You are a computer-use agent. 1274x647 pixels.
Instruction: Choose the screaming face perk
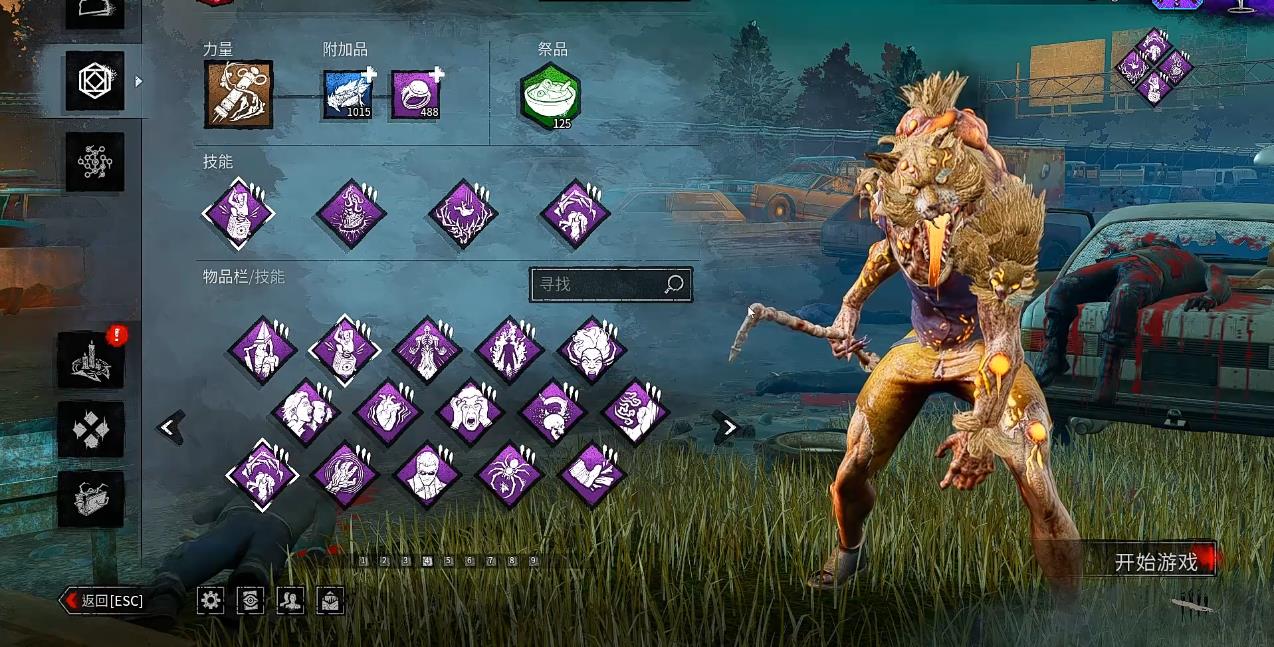click(x=470, y=412)
